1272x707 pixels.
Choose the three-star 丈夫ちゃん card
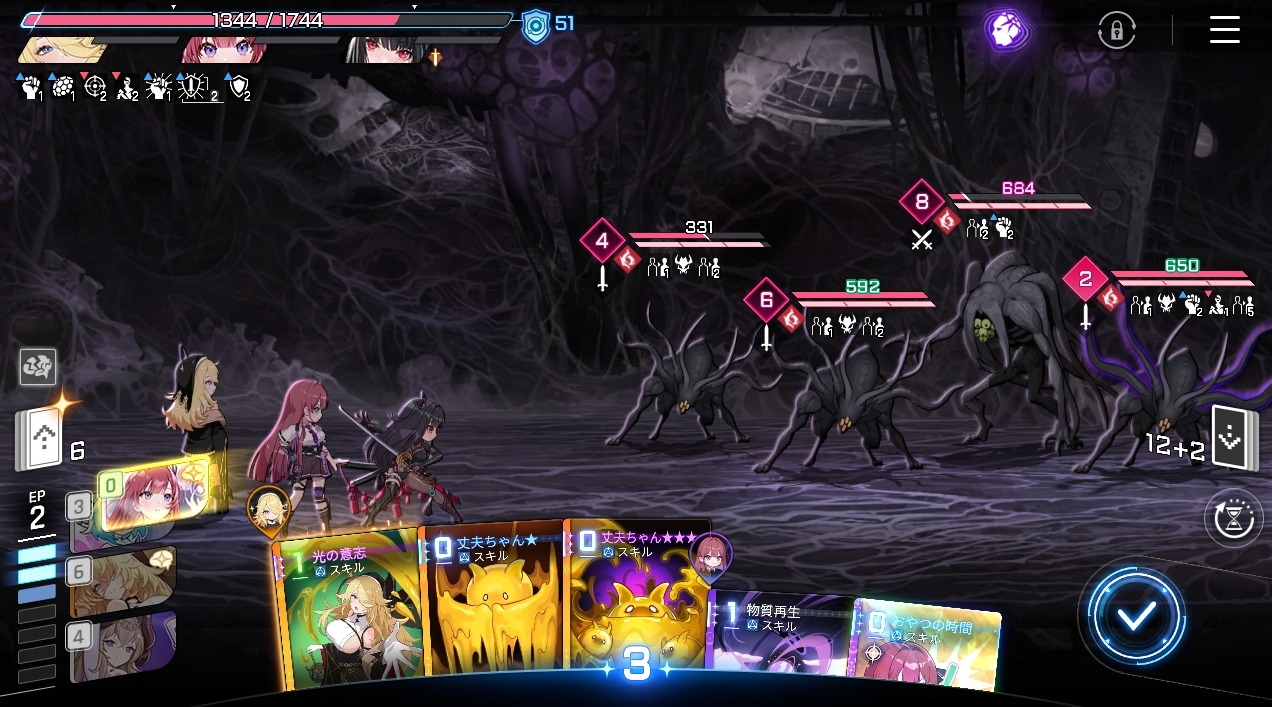click(x=636, y=598)
